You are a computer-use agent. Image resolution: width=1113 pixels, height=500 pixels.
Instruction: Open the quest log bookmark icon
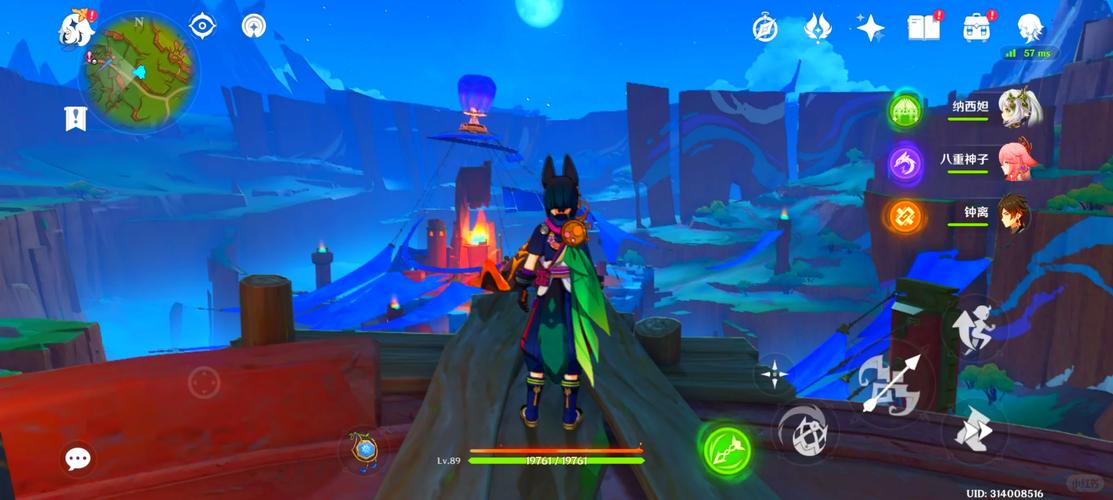tap(75, 118)
